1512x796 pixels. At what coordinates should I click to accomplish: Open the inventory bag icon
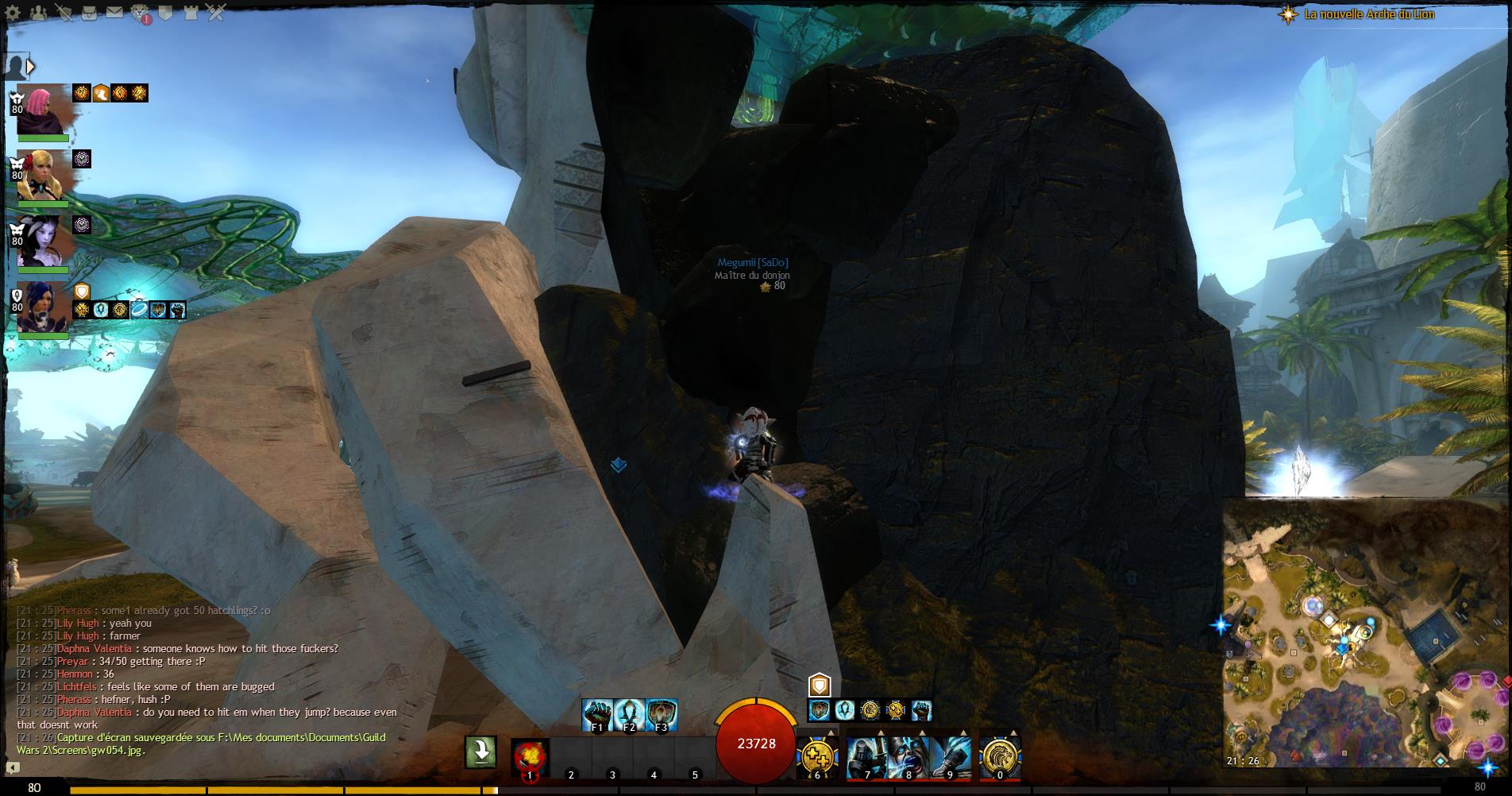tap(88, 12)
